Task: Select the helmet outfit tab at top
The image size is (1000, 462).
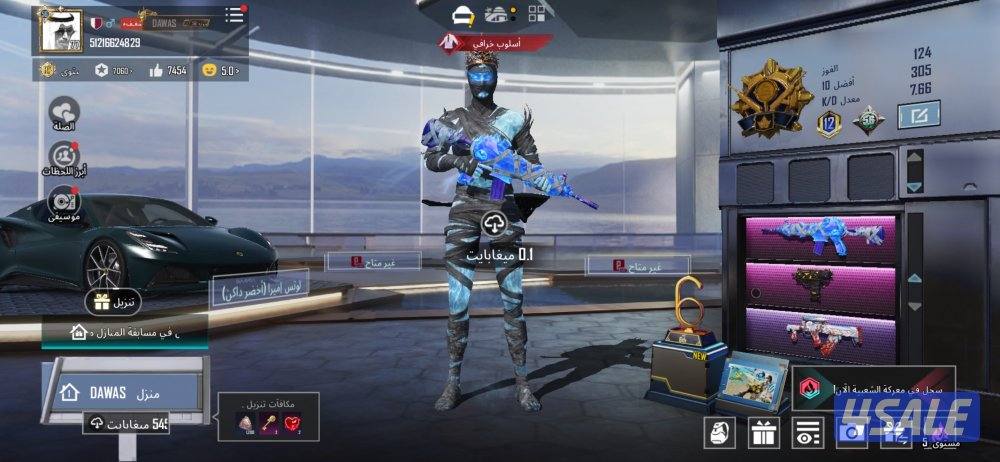Action: (462, 14)
